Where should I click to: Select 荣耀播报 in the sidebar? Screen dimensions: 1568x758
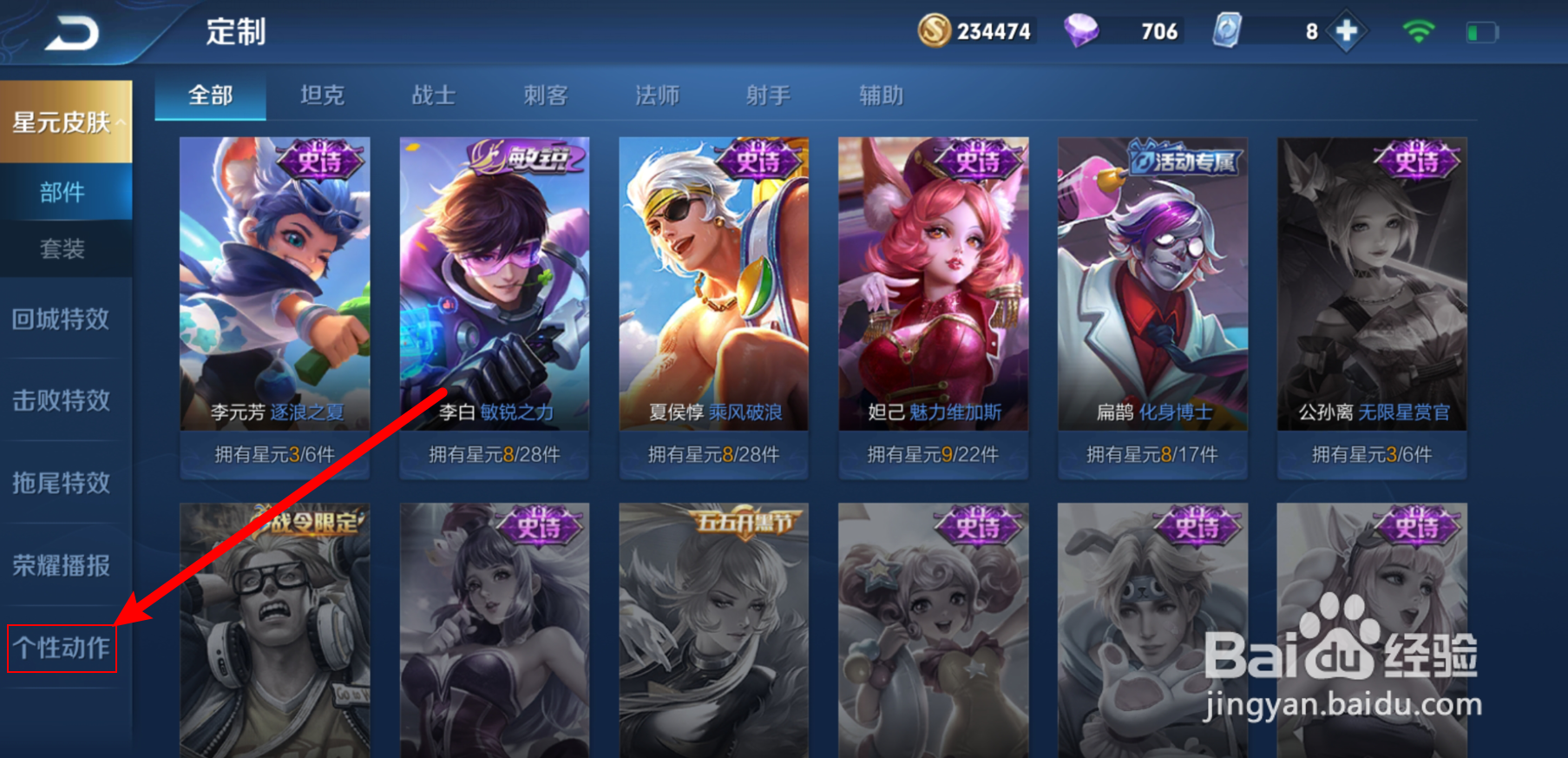[x=62, y=565]
